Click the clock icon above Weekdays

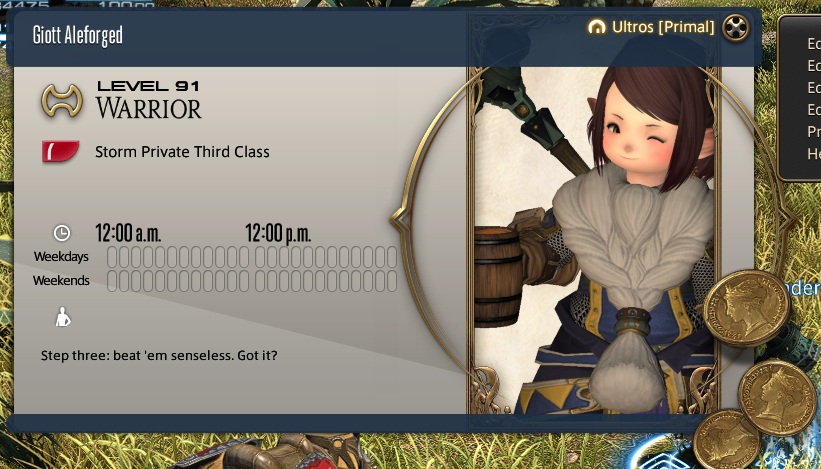pyautogui.click(x=62, y=233)
